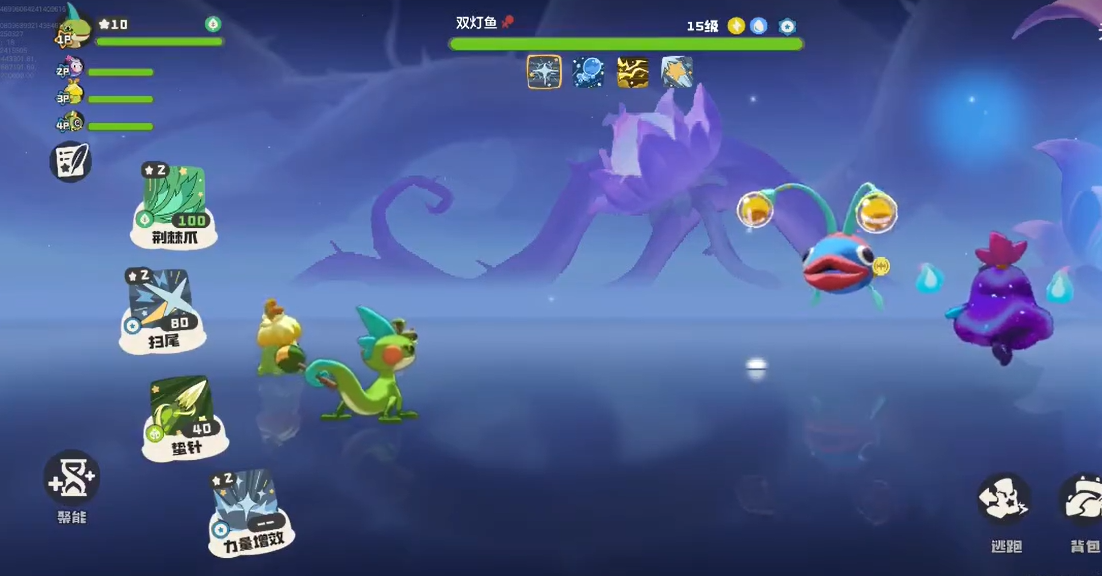Select the 2P pink pet portrait
The height and width of the screenshot is (576, 1102).
(x=70, y=69)
